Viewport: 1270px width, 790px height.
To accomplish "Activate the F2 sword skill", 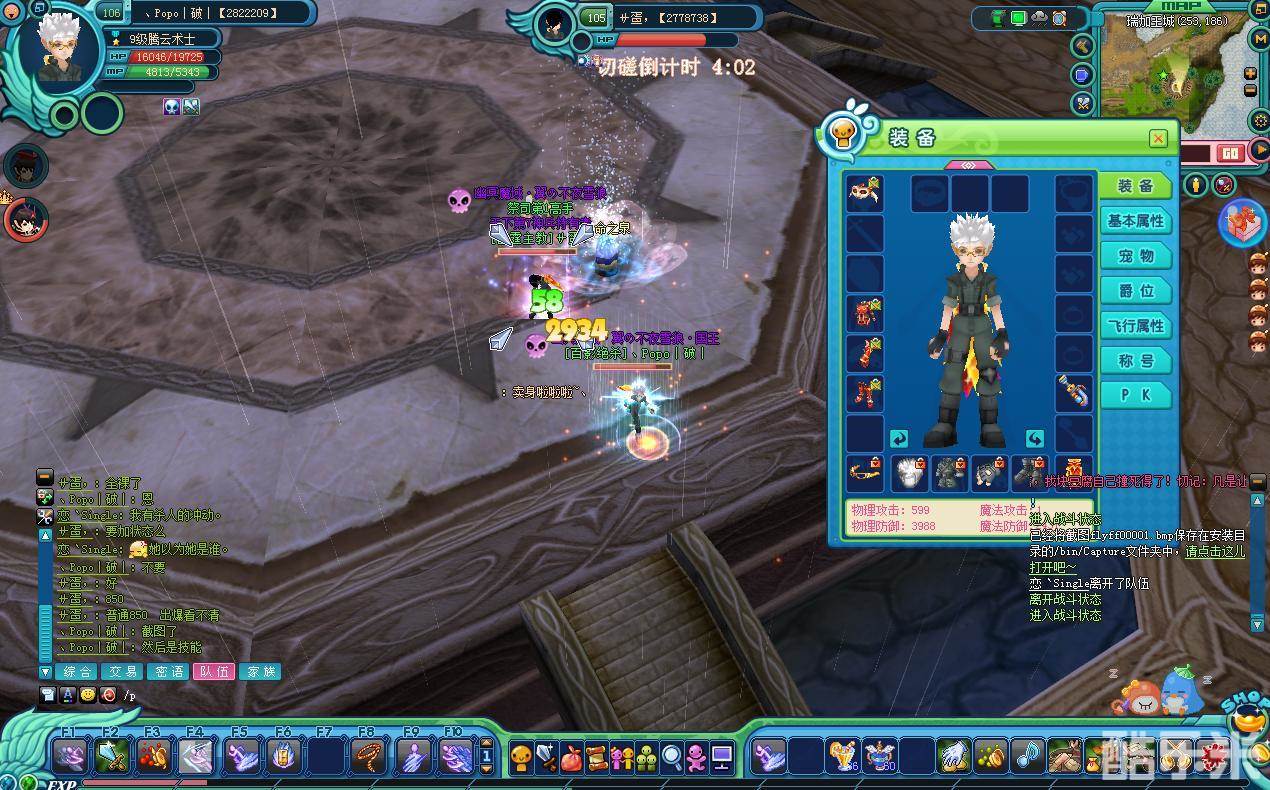I will [111, 756].
